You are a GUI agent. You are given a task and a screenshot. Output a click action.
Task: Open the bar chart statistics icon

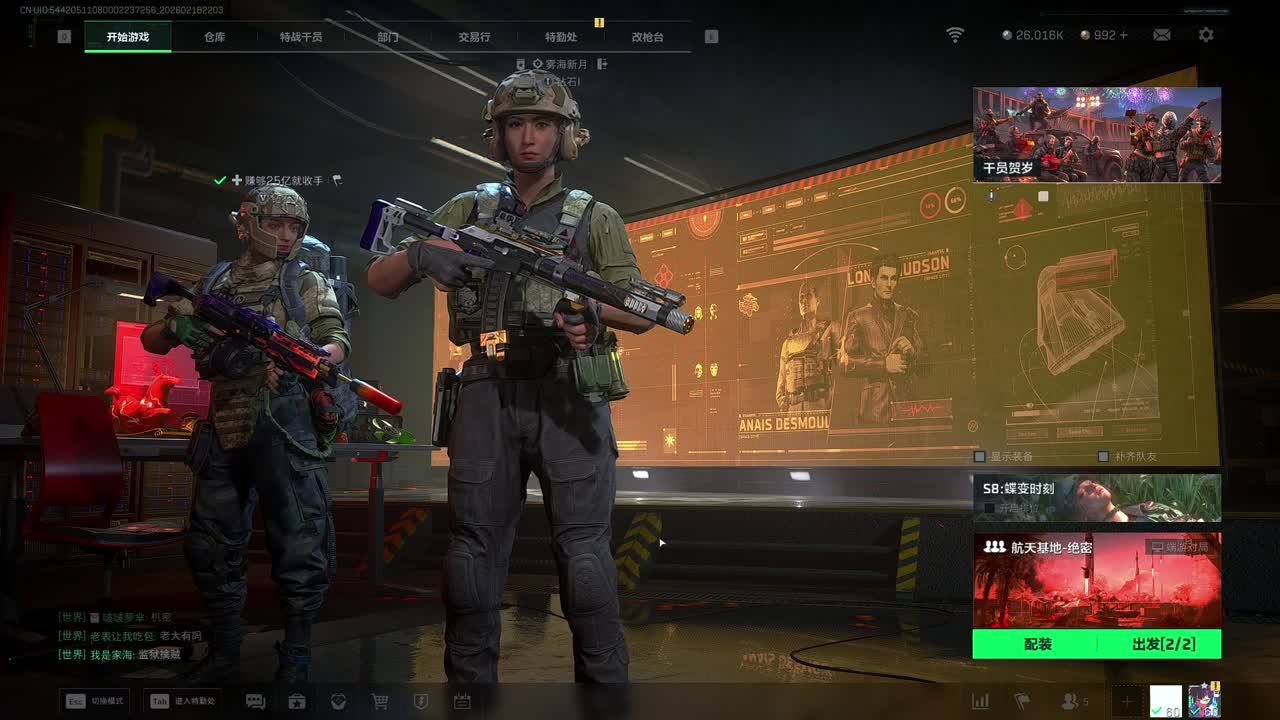pos(981,702)
